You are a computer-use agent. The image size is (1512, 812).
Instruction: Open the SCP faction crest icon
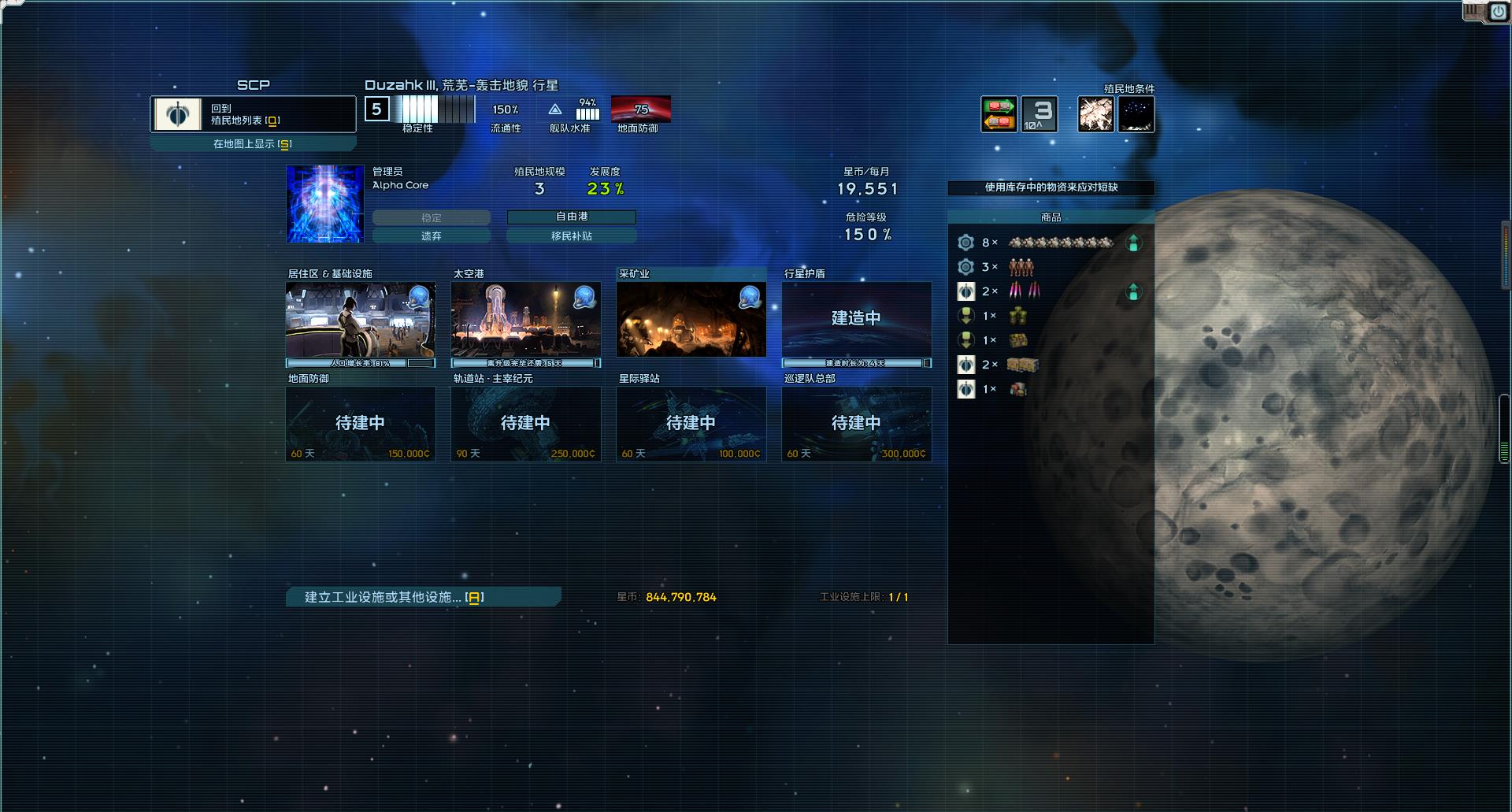(177, 113)
